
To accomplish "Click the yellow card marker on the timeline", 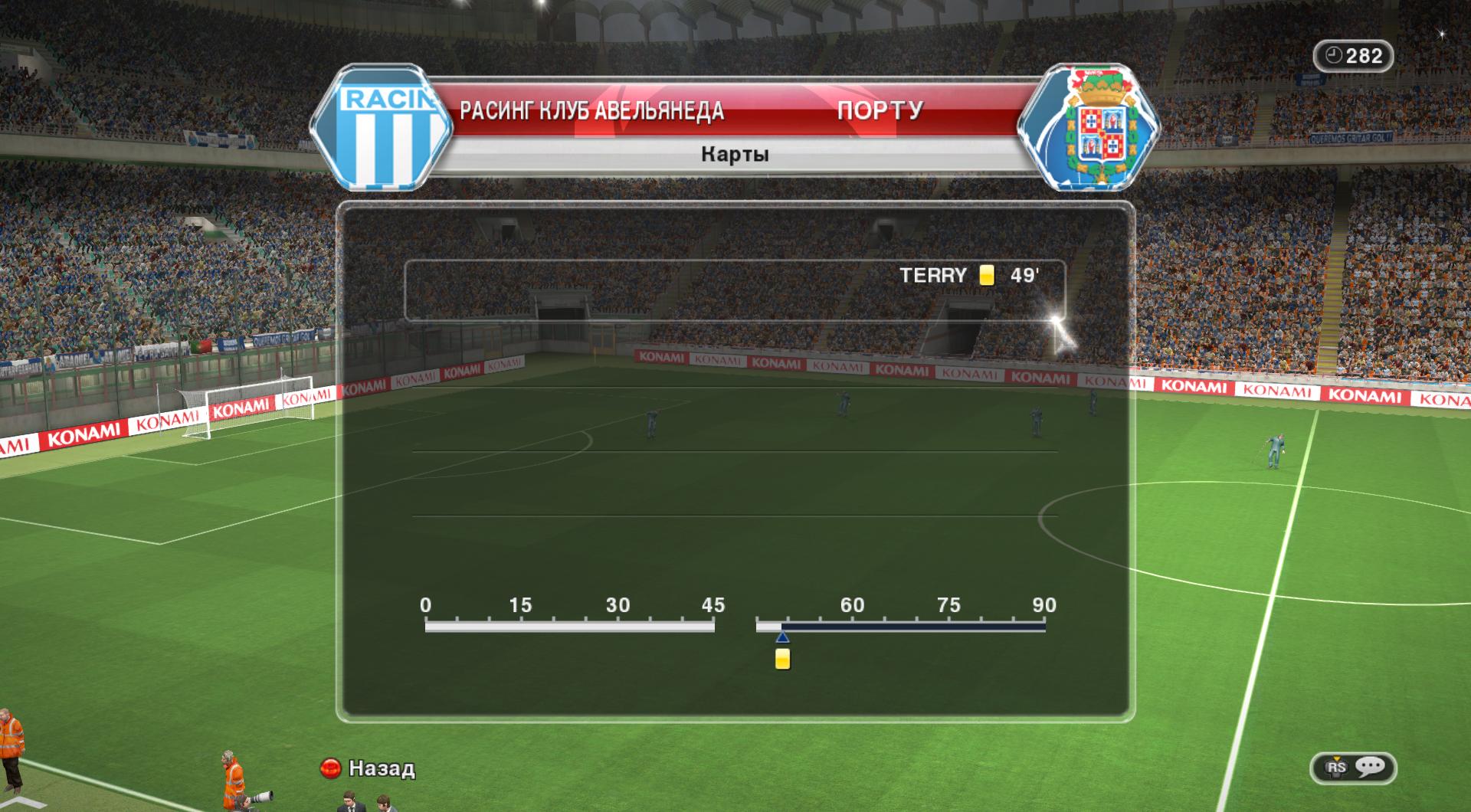I will click(x=782, y=659).
